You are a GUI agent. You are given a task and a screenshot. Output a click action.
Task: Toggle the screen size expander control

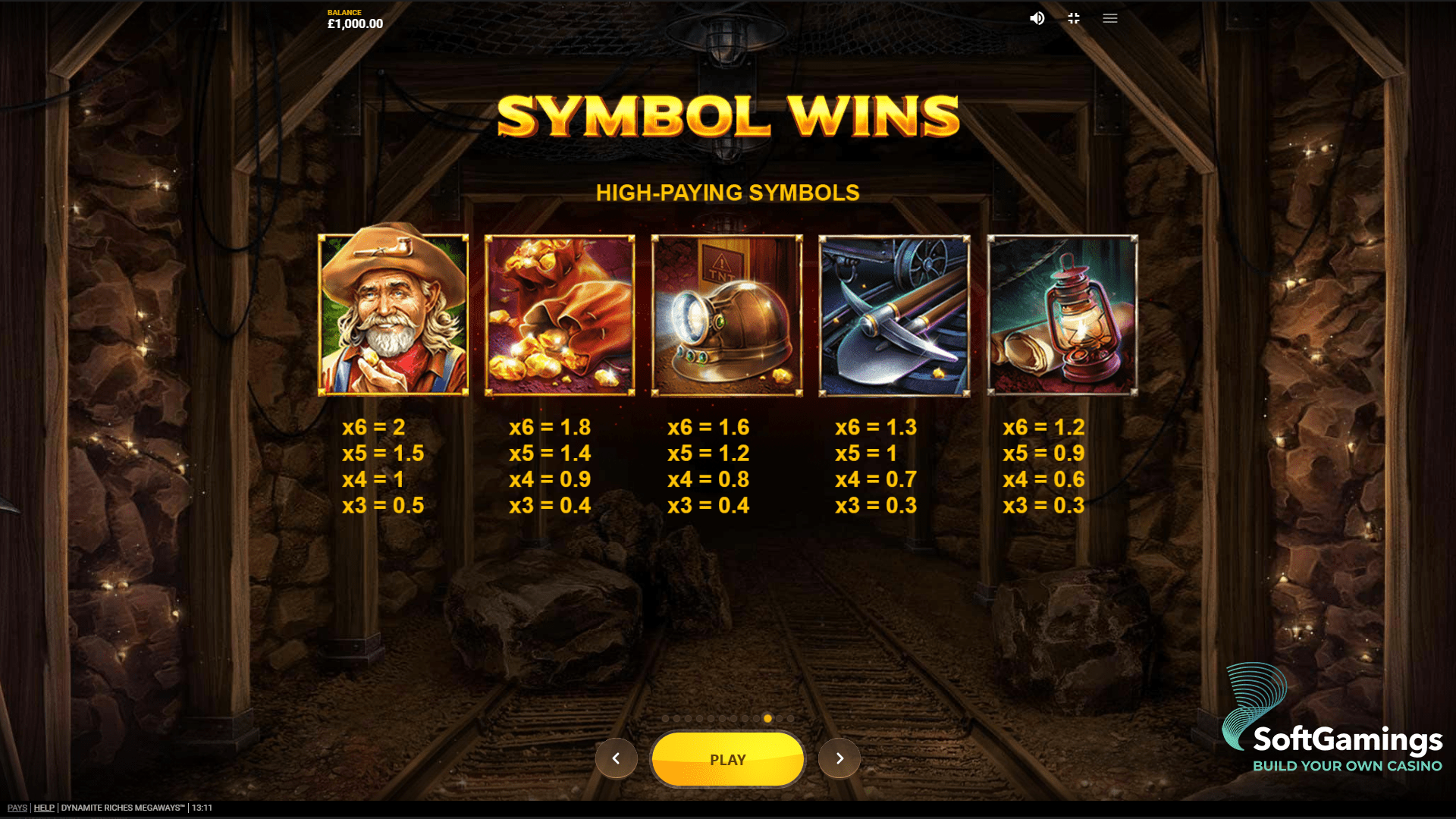click(1073, 18)
